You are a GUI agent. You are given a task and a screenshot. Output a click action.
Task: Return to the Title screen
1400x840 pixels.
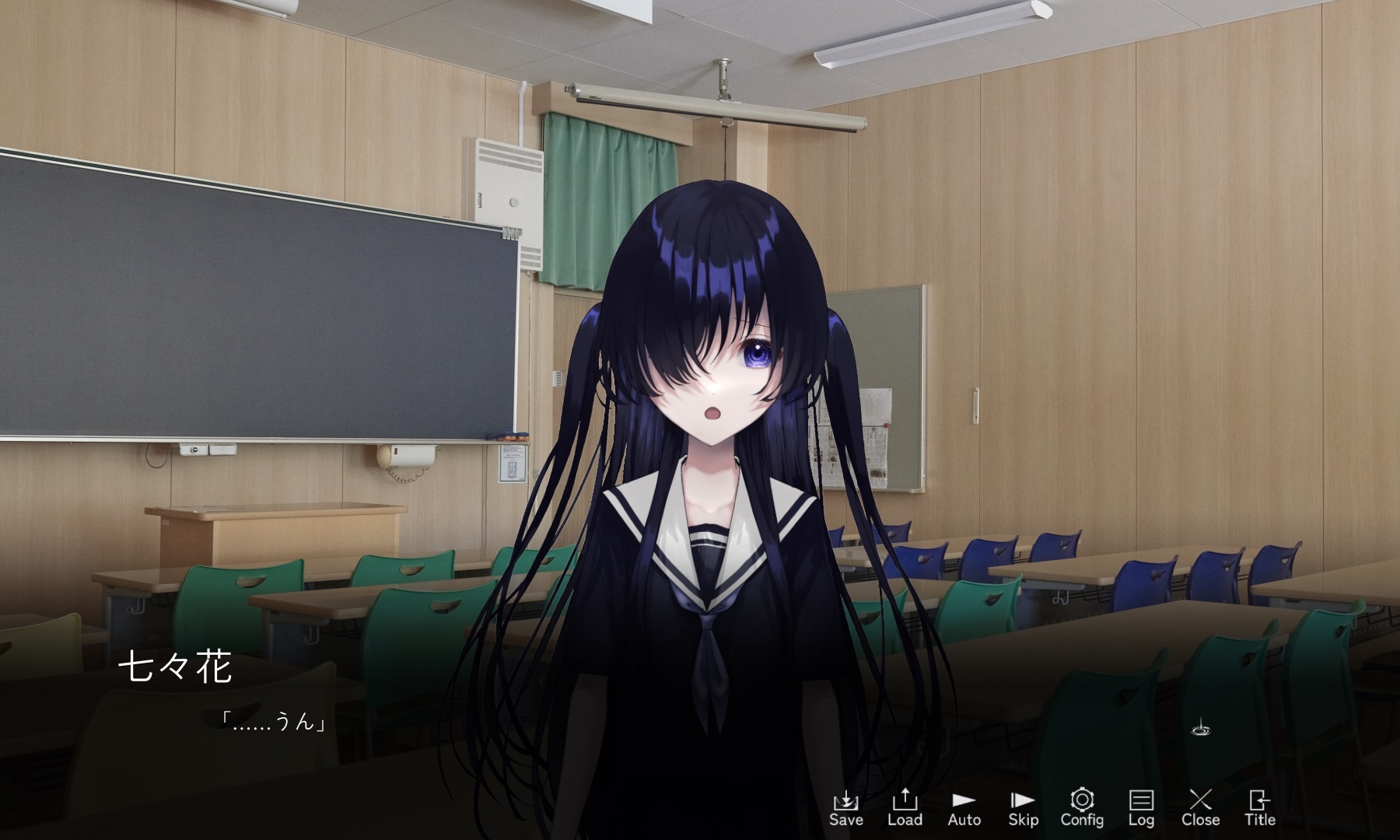click(1259, 807)
